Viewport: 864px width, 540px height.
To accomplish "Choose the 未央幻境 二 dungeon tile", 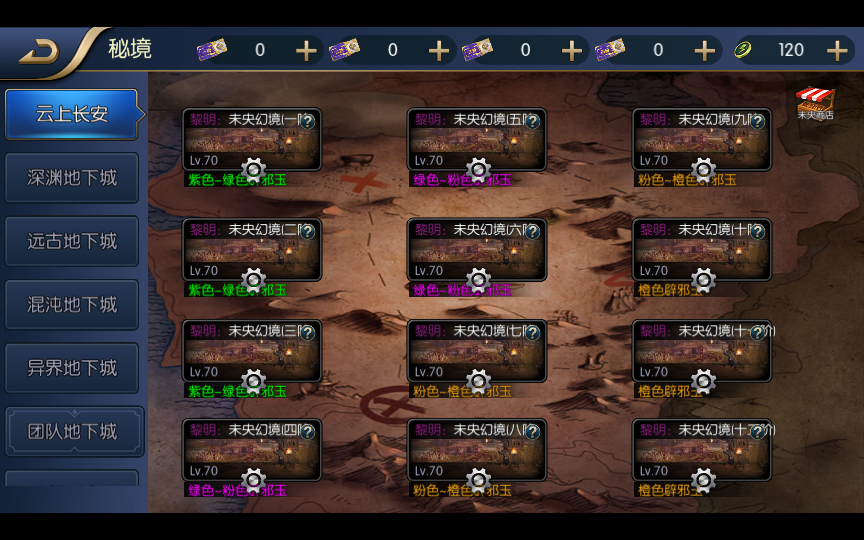I will [251, 251].
